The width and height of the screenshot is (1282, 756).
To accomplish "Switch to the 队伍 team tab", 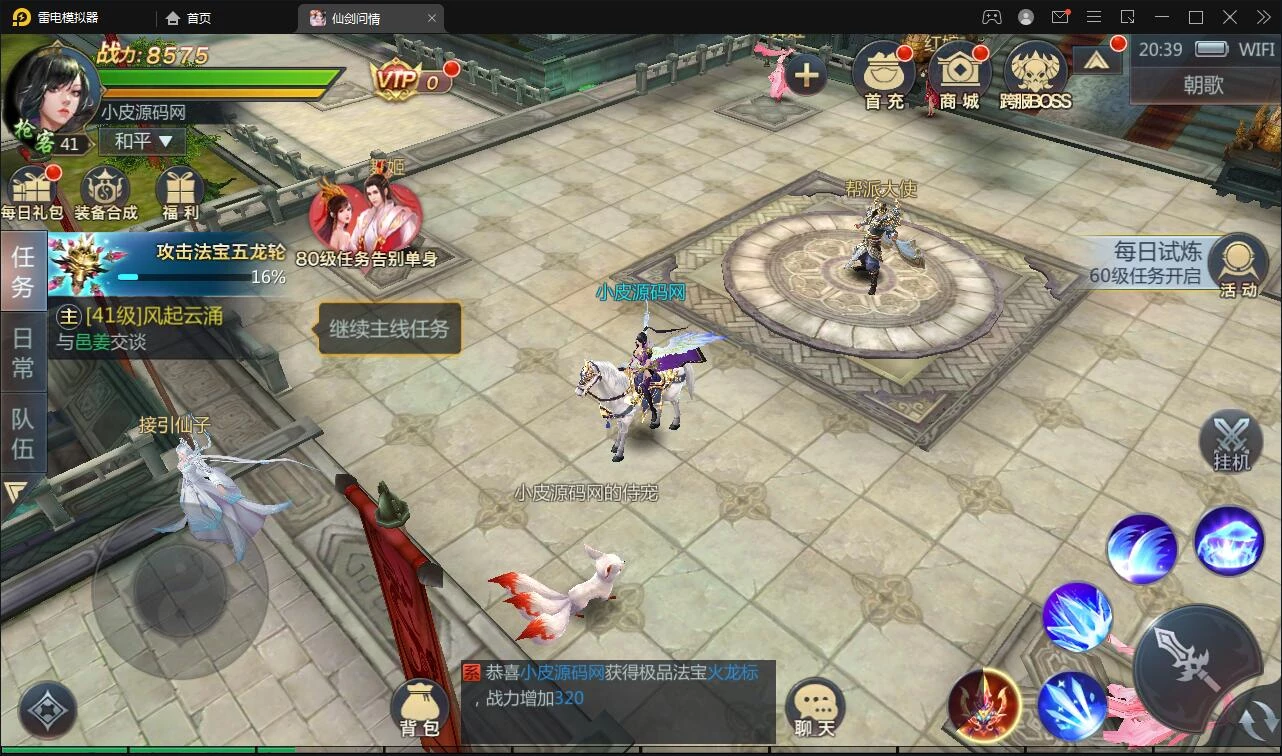I will (23, 432).
